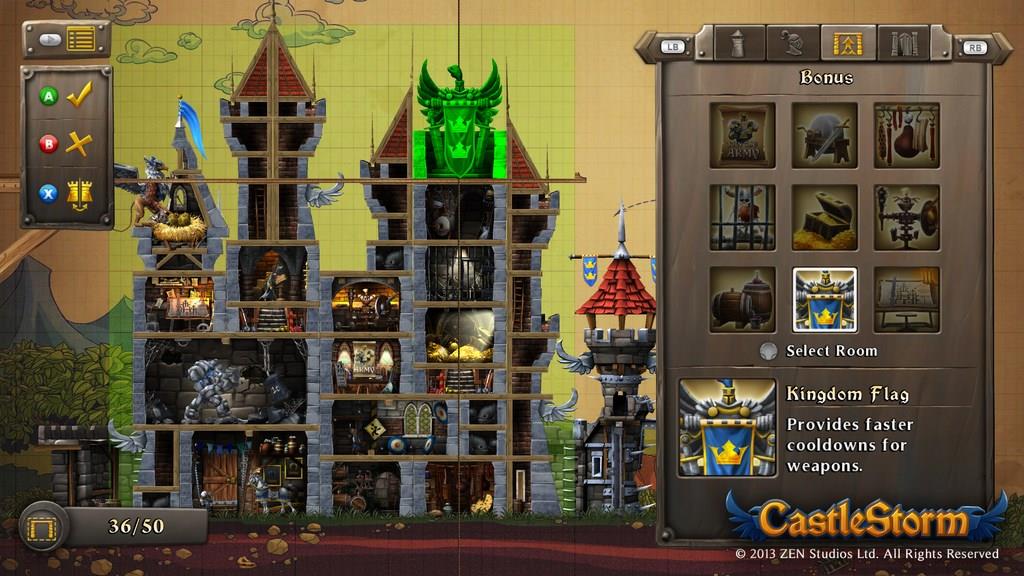Switch to the tower rooms tab
1024x576 pixels.
(737, 42)
